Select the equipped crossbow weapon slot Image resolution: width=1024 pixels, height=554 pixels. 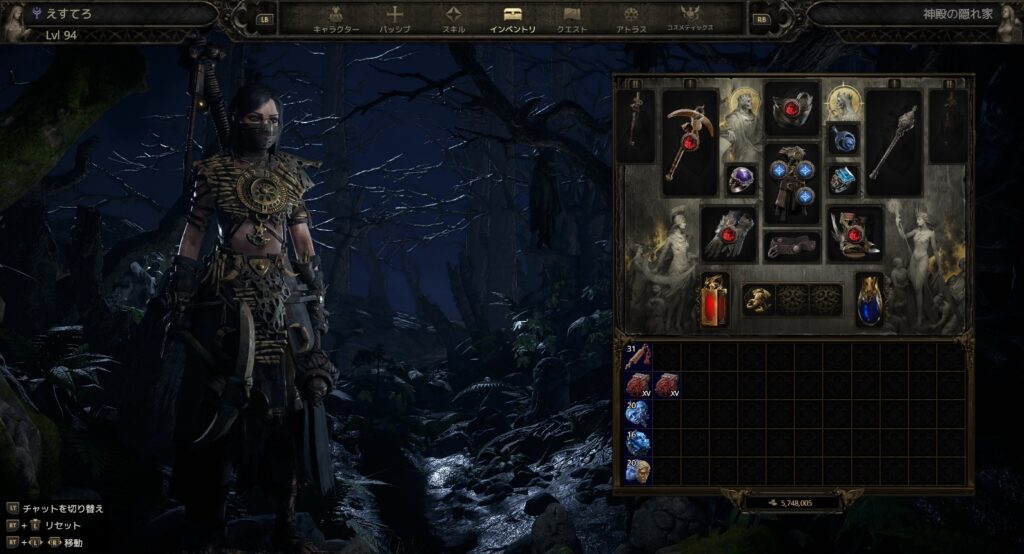[690, 143]
